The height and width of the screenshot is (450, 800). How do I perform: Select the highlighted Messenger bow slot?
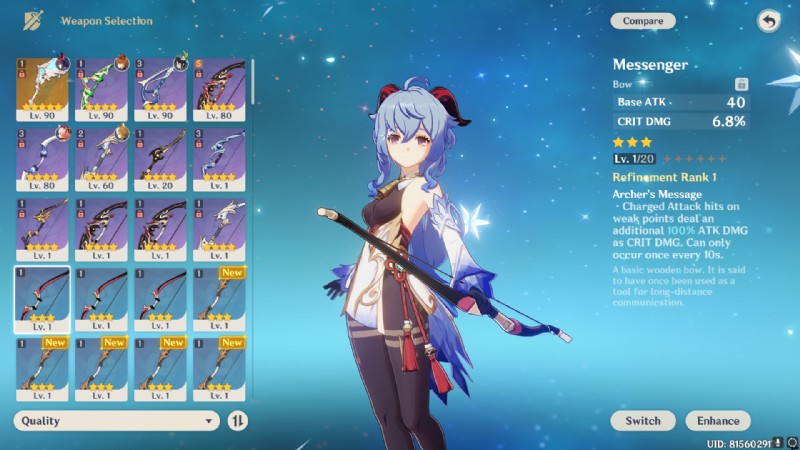42,299
